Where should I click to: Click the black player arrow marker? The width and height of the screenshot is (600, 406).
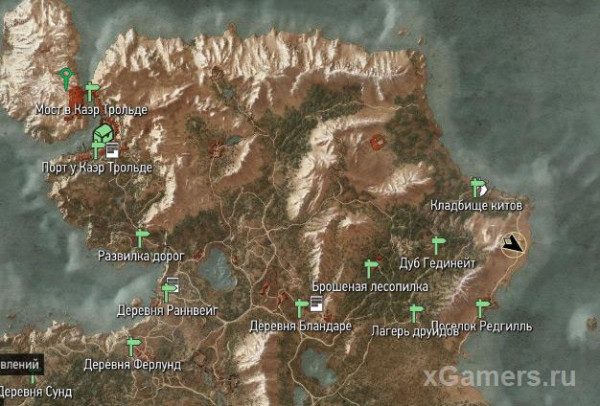(x=514, y=244)
